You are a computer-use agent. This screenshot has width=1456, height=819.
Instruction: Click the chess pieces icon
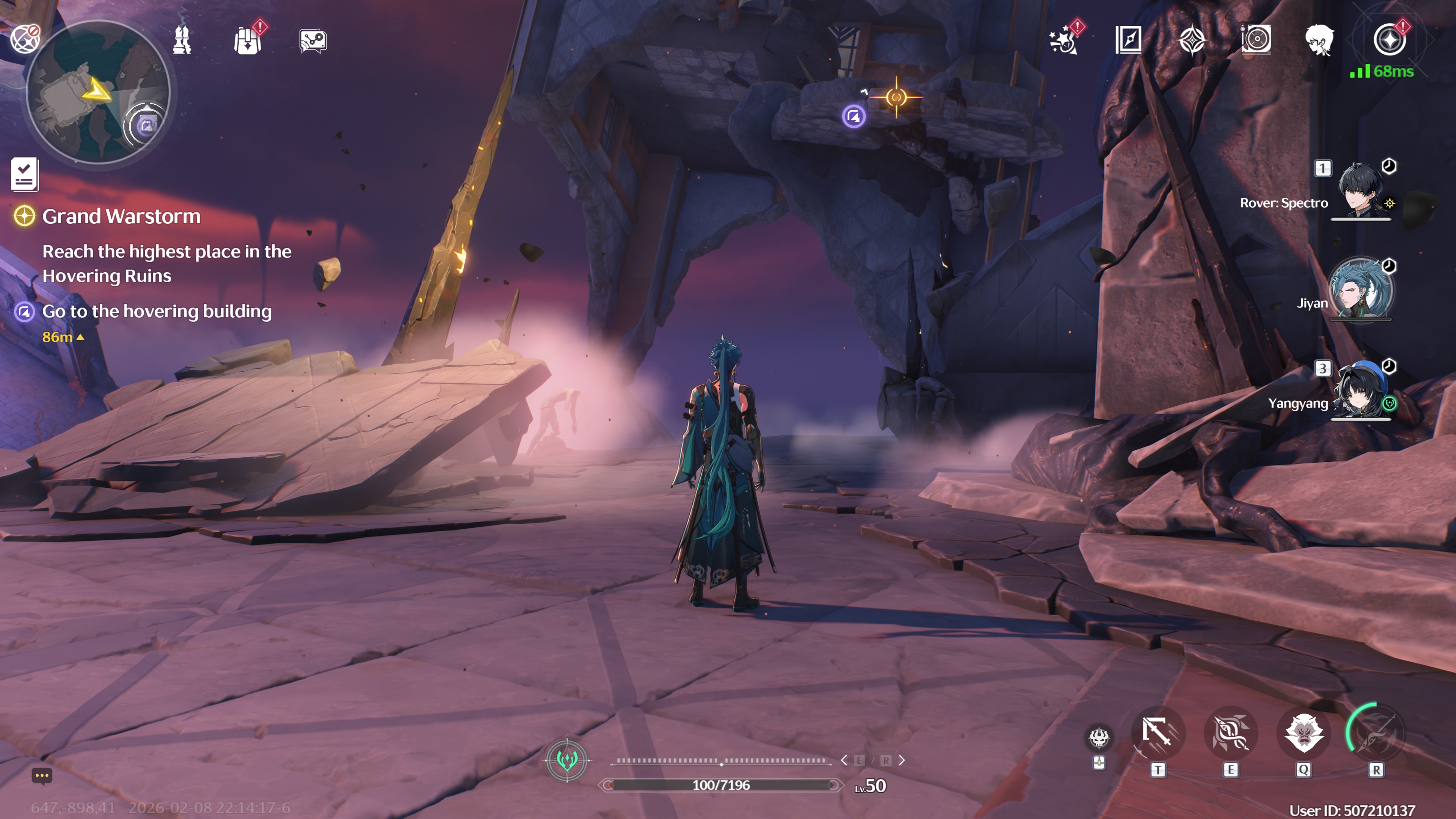coord(182,40)
